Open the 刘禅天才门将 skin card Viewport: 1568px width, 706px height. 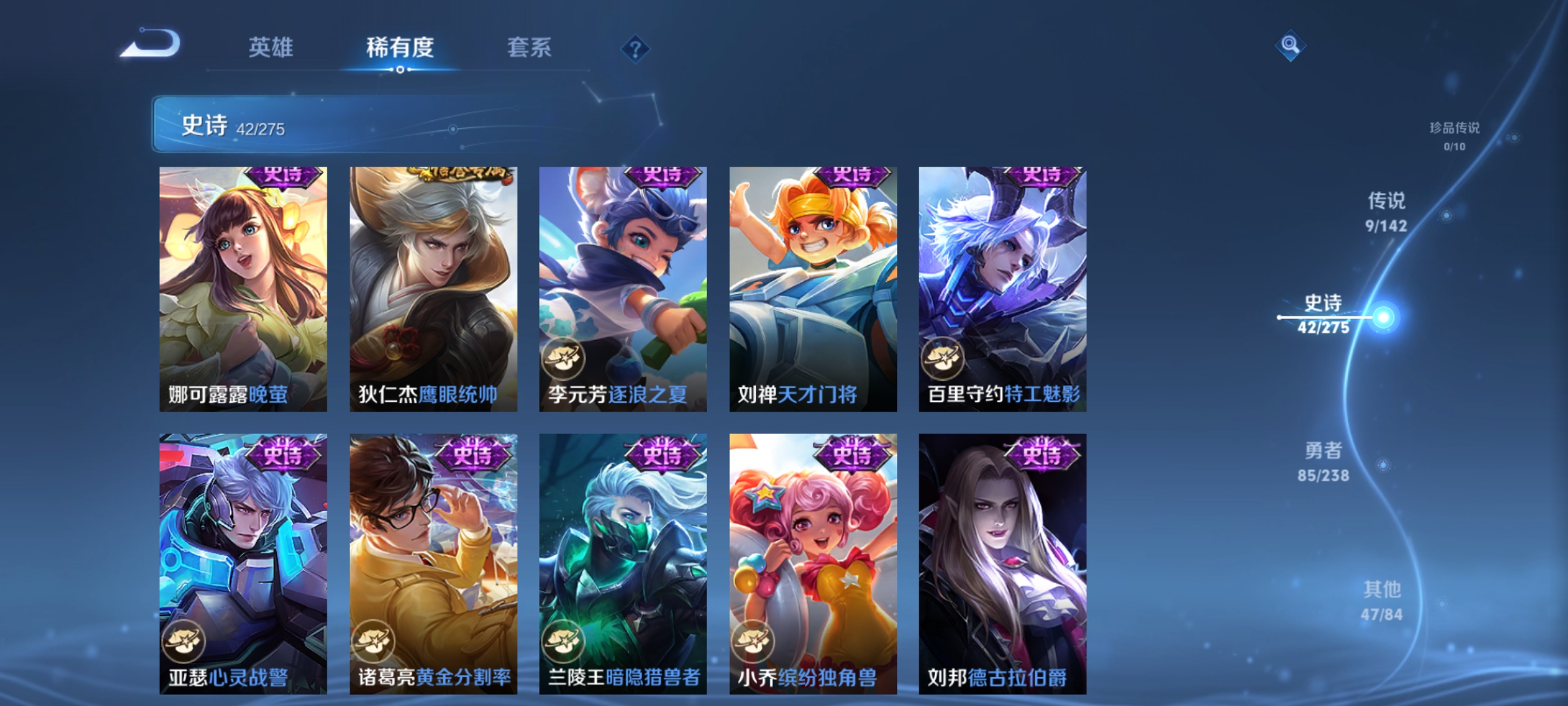812,288
